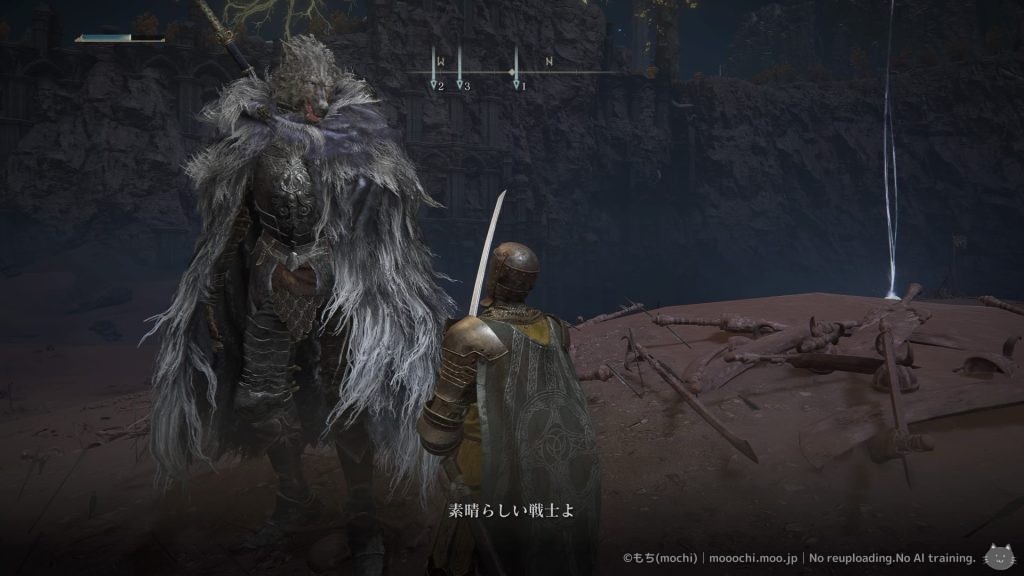Select compass beacon marker number 3
1024x576 pixels.
pos(461,86)
